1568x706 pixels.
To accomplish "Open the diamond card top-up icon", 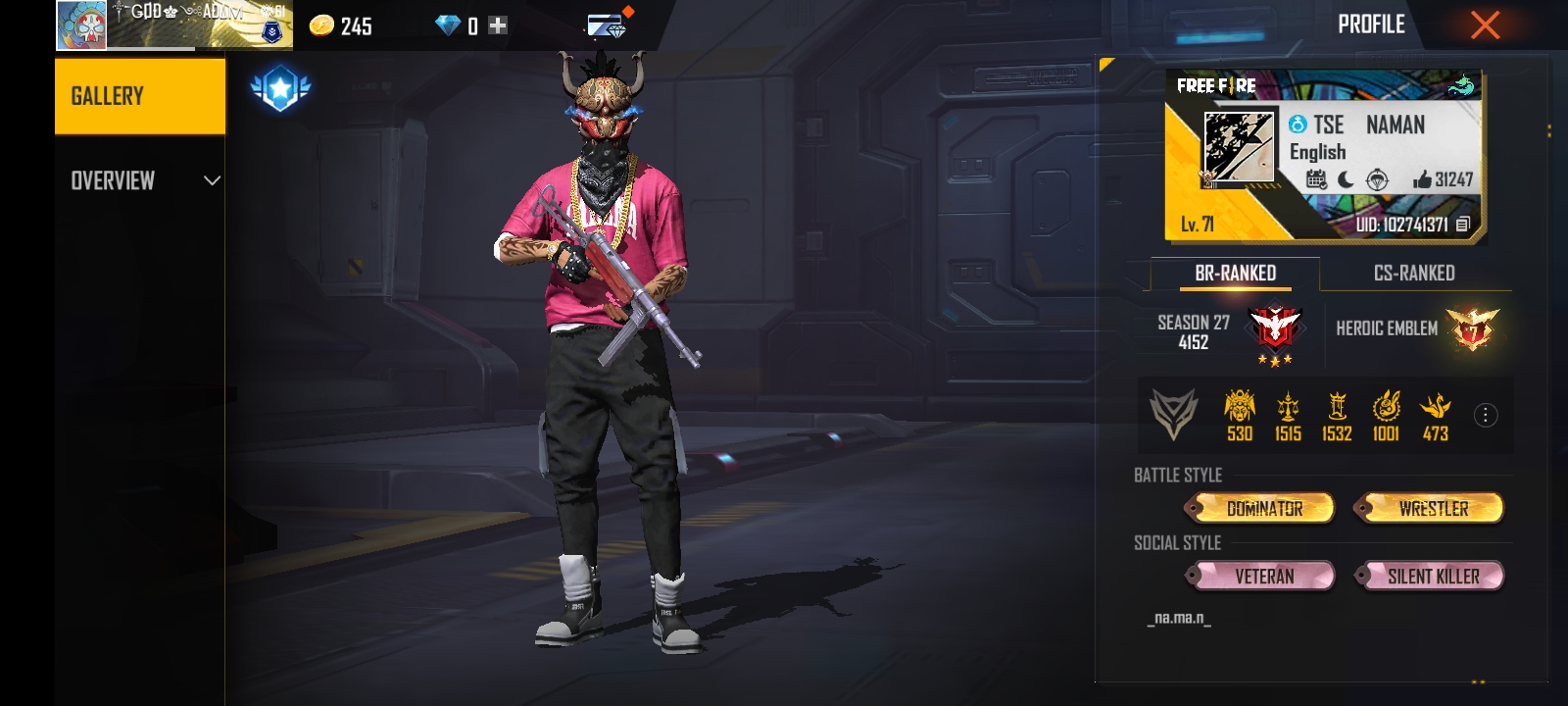I will tap(607, 25).
